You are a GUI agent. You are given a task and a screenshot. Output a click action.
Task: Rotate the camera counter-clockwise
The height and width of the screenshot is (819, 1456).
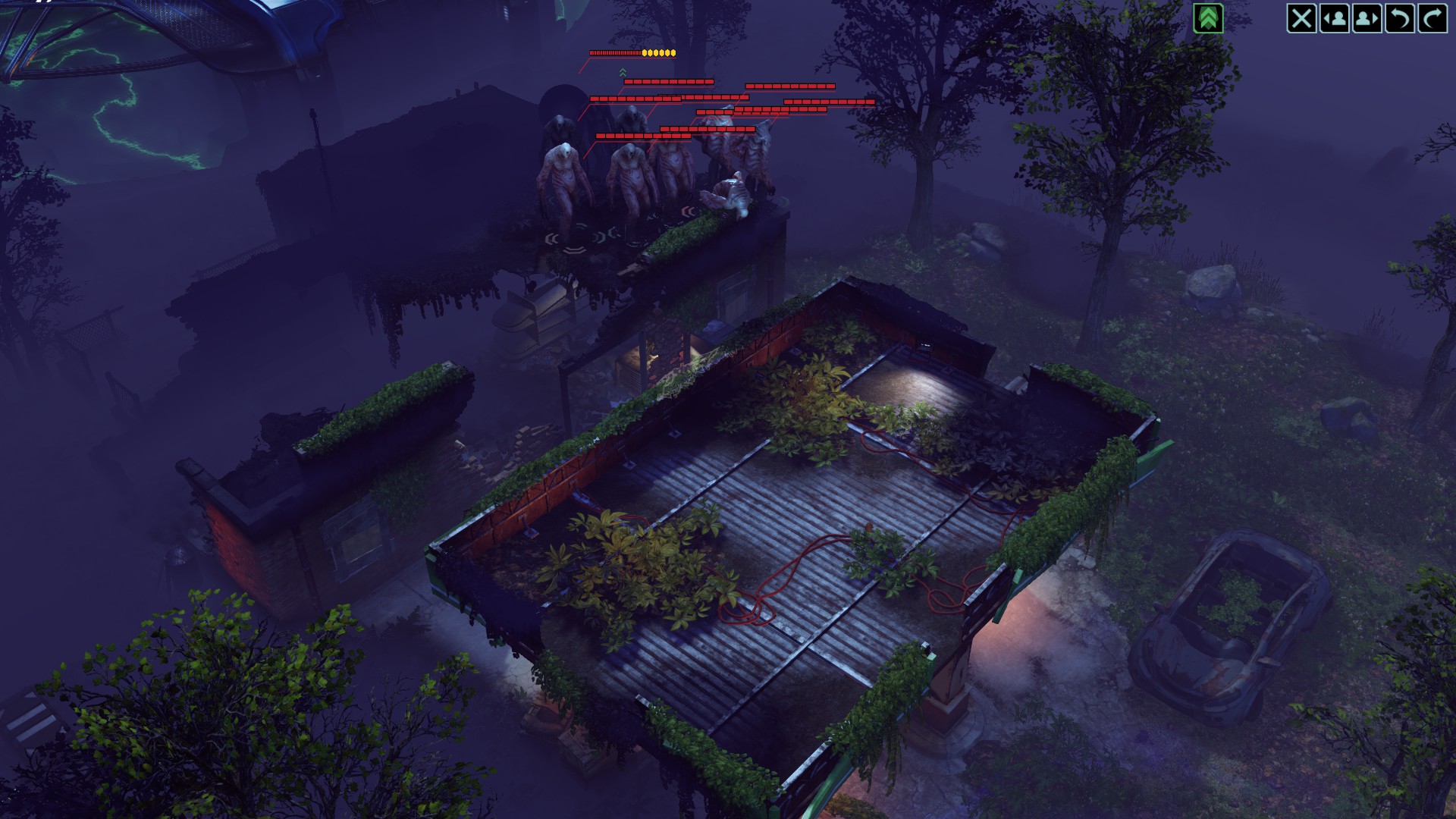point(1399,18)
